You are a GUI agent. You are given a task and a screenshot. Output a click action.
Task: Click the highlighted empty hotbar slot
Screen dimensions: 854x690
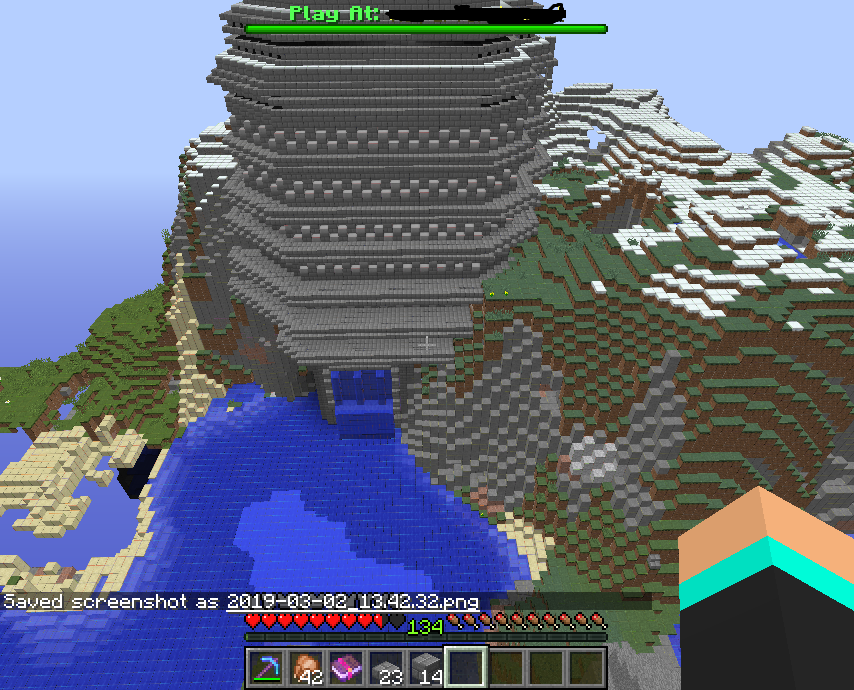click(x=466, y=667)
